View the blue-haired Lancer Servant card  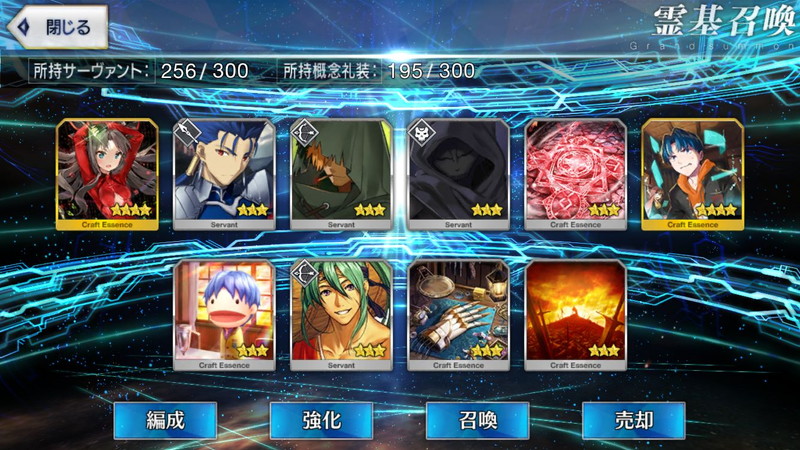[224, 174]
